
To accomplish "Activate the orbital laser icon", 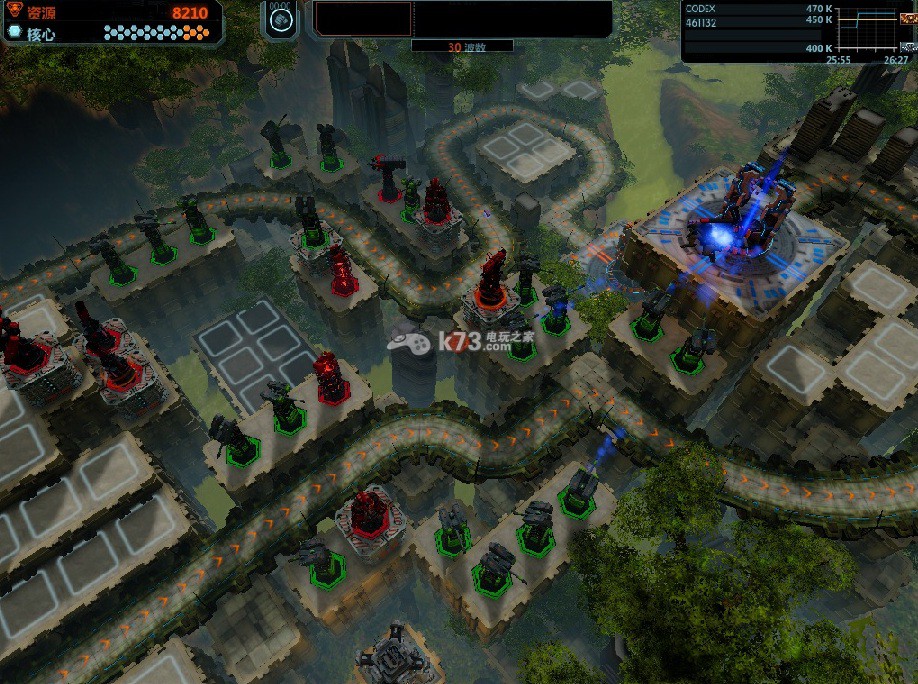I will click(281, 22).
